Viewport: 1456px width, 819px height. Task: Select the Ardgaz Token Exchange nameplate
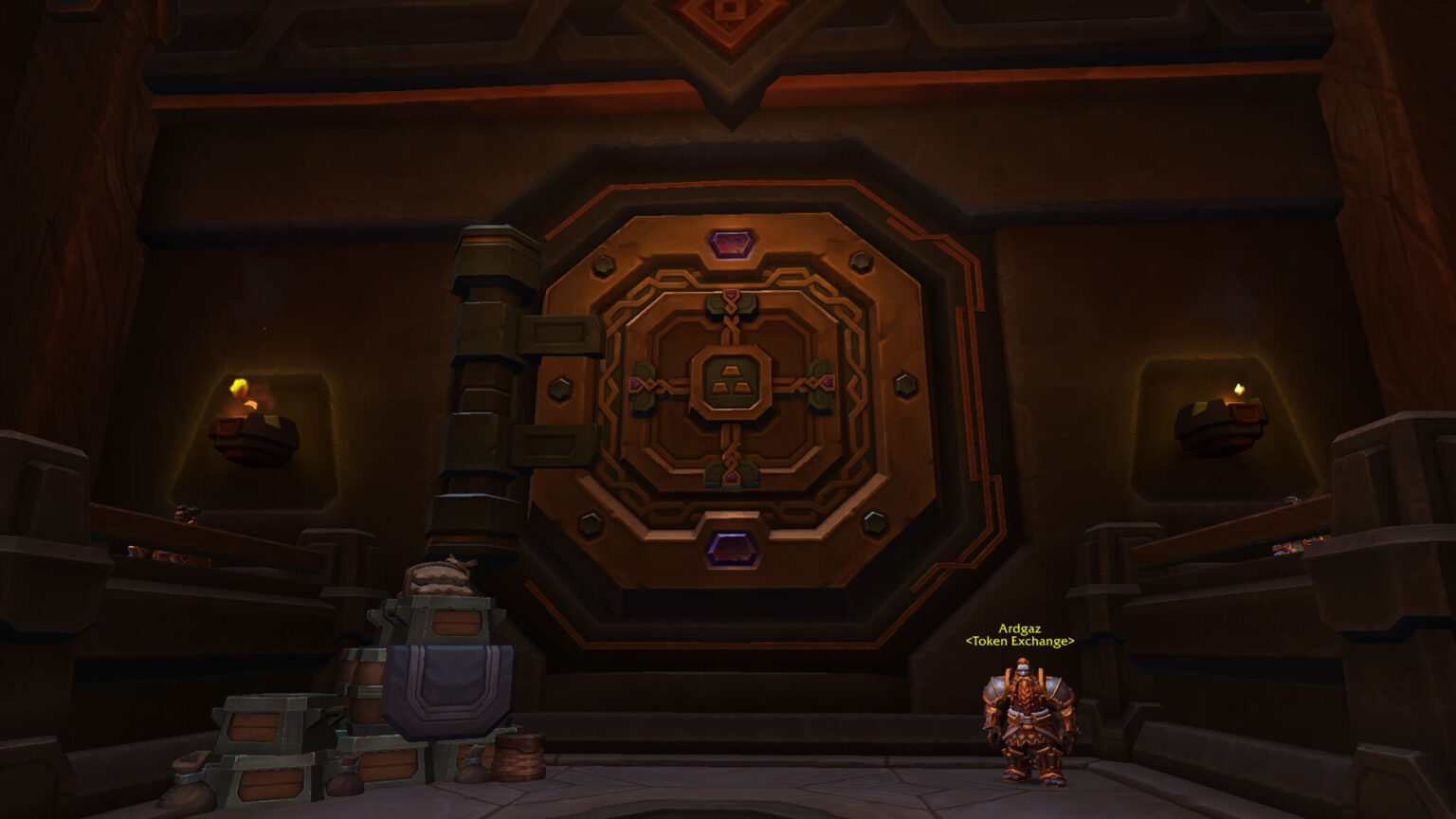click(x=1019, y=635)
